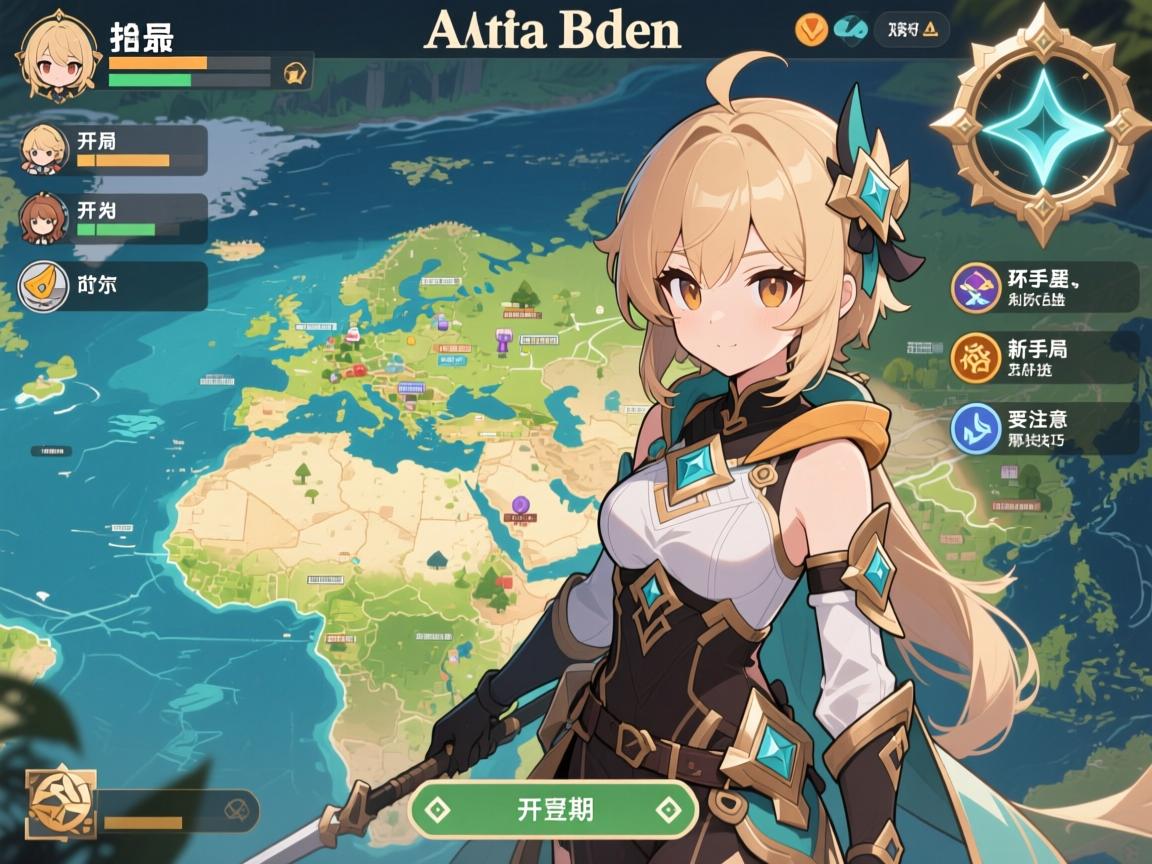Choose the 要注意 blue icon entry

[976, 427]
